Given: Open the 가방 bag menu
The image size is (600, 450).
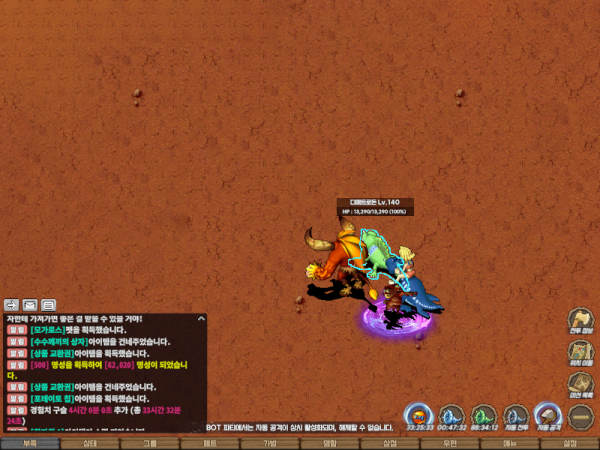Looking at the screenshot, I should [270, 443].
